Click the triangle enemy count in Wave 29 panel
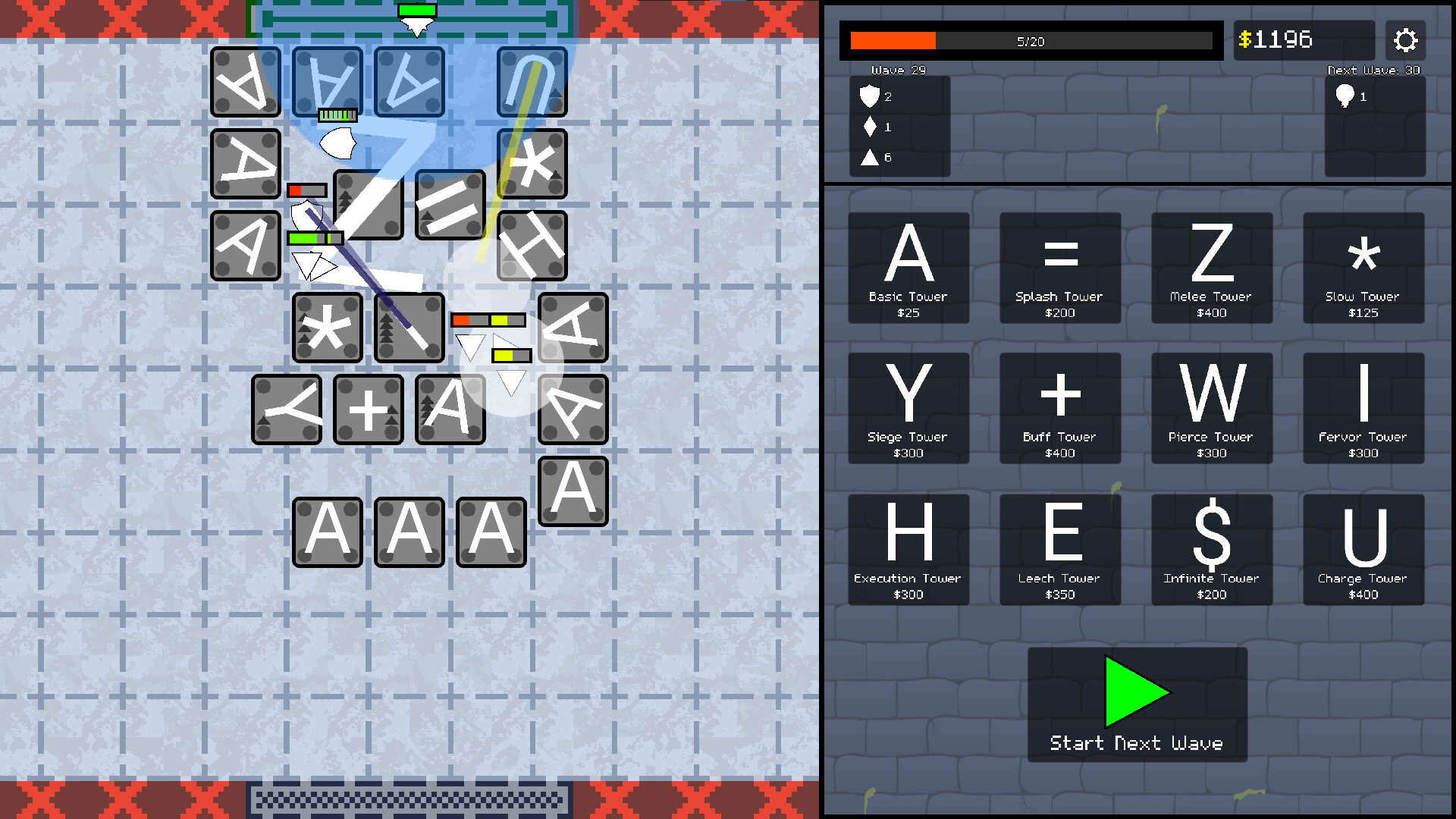Image resolution: width=1456 pixels, height=819 pixels. click(x=869, y=158)
